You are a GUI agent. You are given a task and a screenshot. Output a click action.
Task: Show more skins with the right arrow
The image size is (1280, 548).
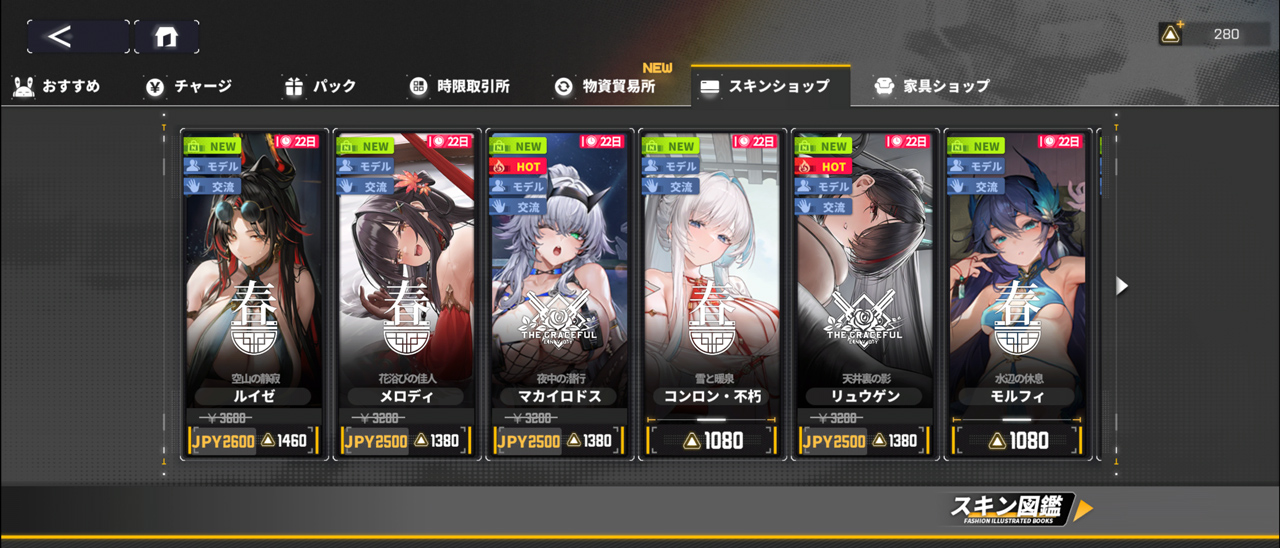(x=1122, y=286)
